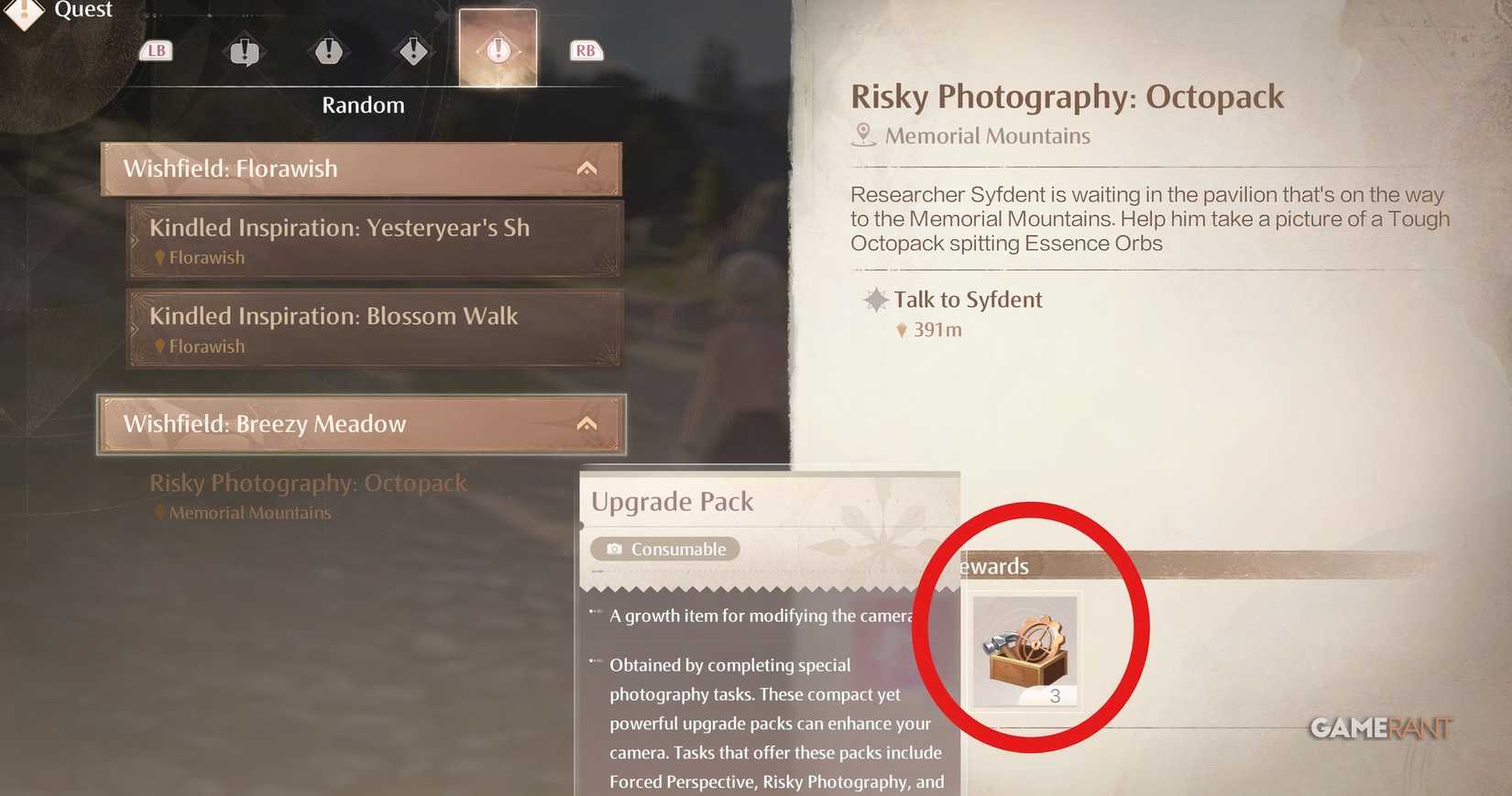Screen dimensions: 1512x796
Task: Switch to the Random quest tab
Action: tap(363, 104)
